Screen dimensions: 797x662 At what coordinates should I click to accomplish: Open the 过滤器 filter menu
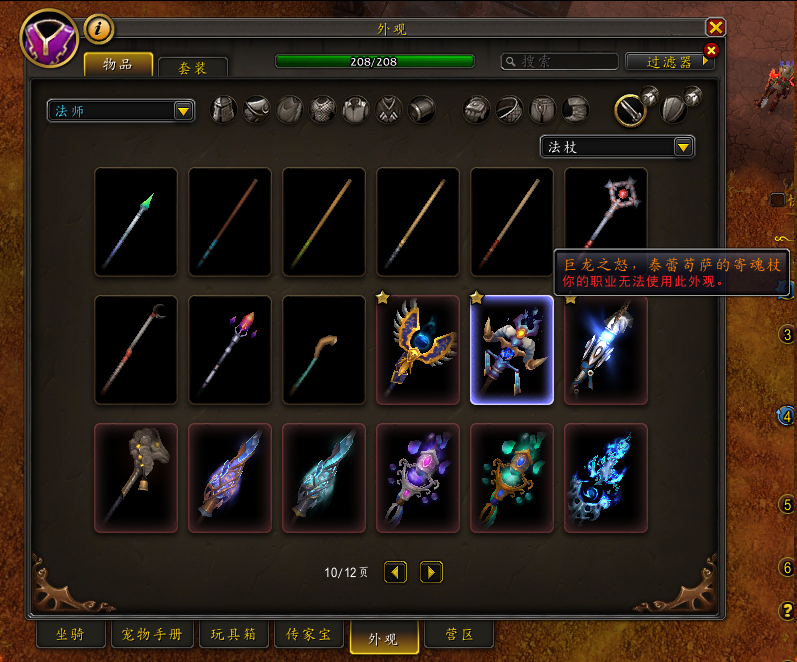tap(670, 61)
